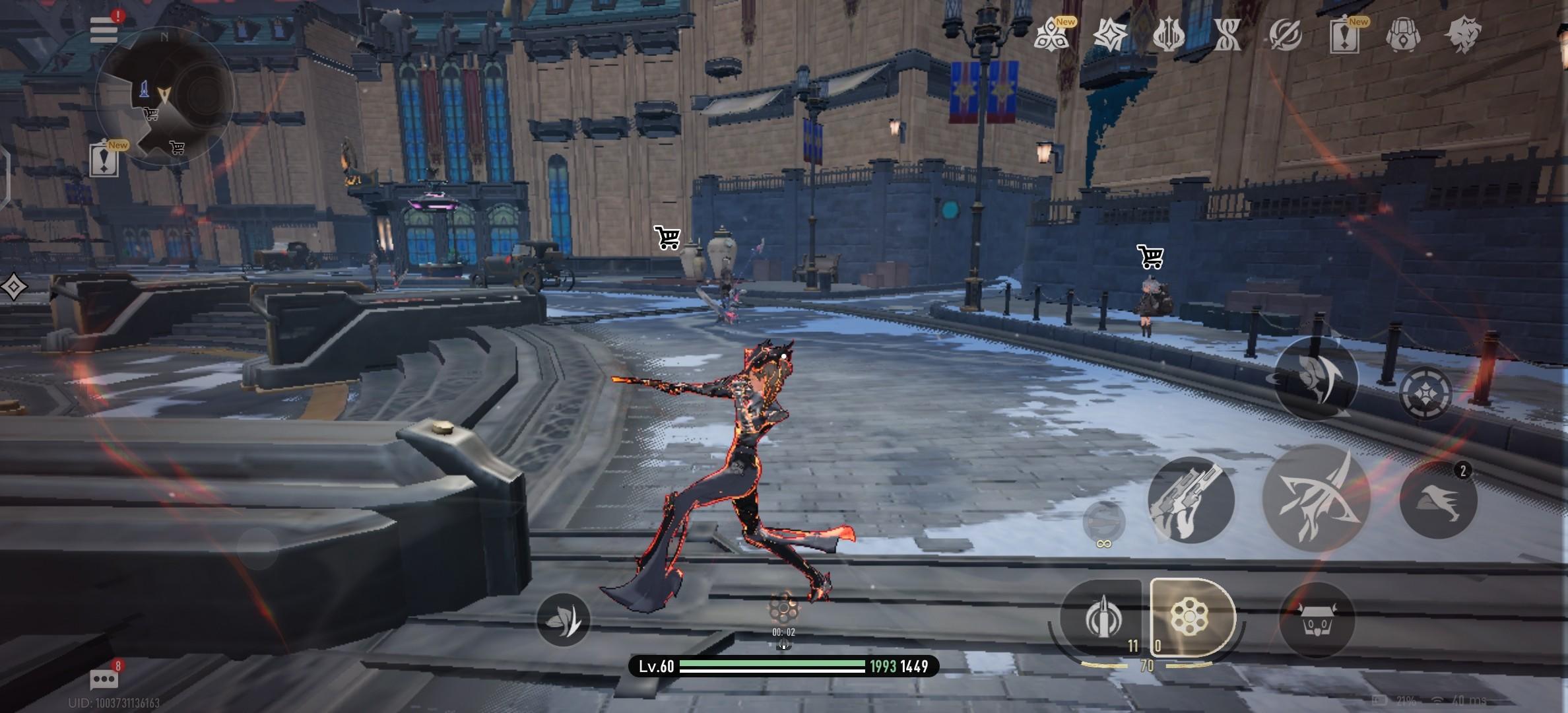Viewport: 1568px width, 713px height.
Task: Tap the horned mask companion button
Action: (1317, 619)
